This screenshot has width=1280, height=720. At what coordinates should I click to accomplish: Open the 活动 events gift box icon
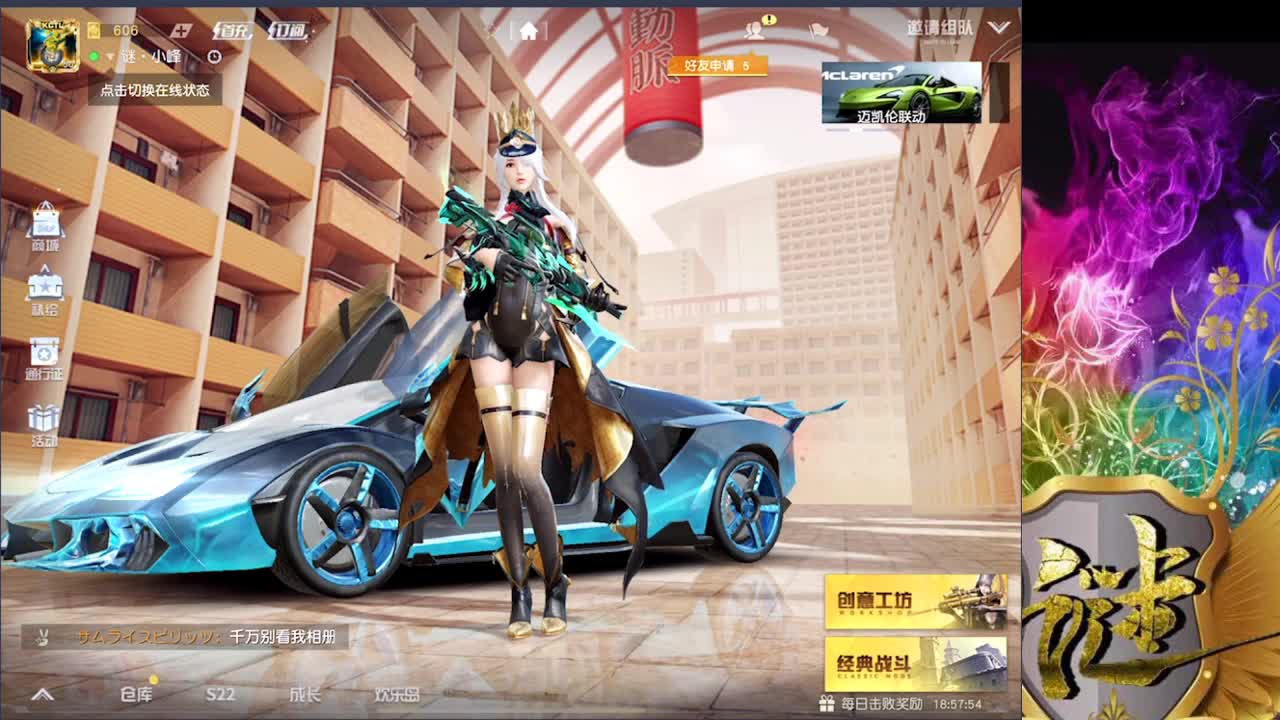(43, 417)
